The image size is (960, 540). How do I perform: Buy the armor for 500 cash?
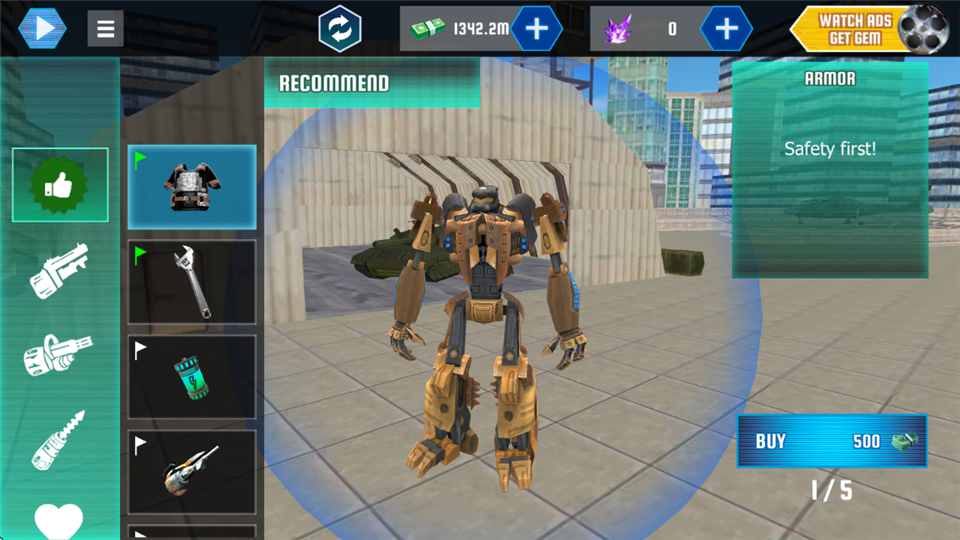(x=832, y=441)
